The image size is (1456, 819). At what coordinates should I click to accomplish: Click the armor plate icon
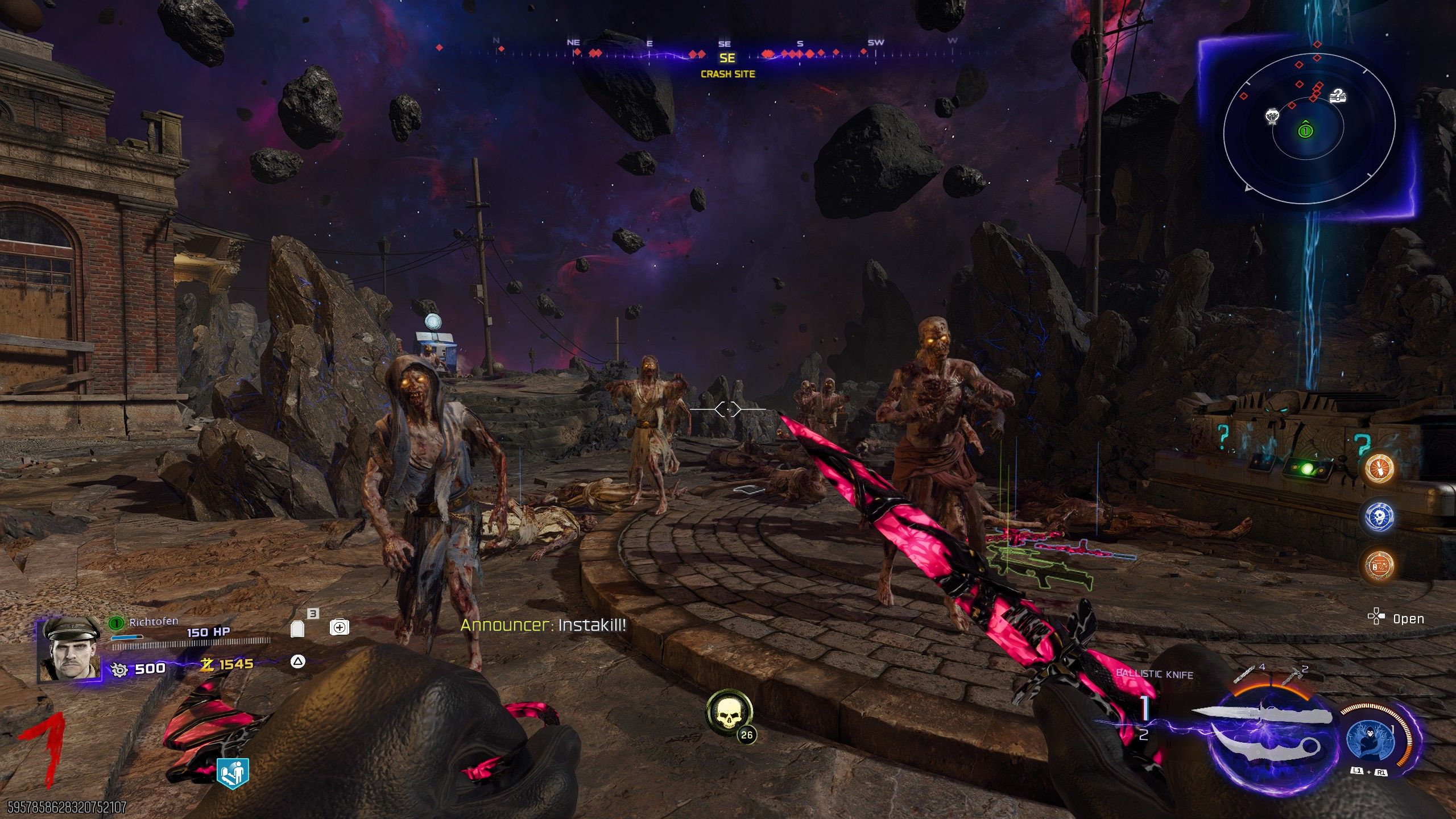pos(297,628)
